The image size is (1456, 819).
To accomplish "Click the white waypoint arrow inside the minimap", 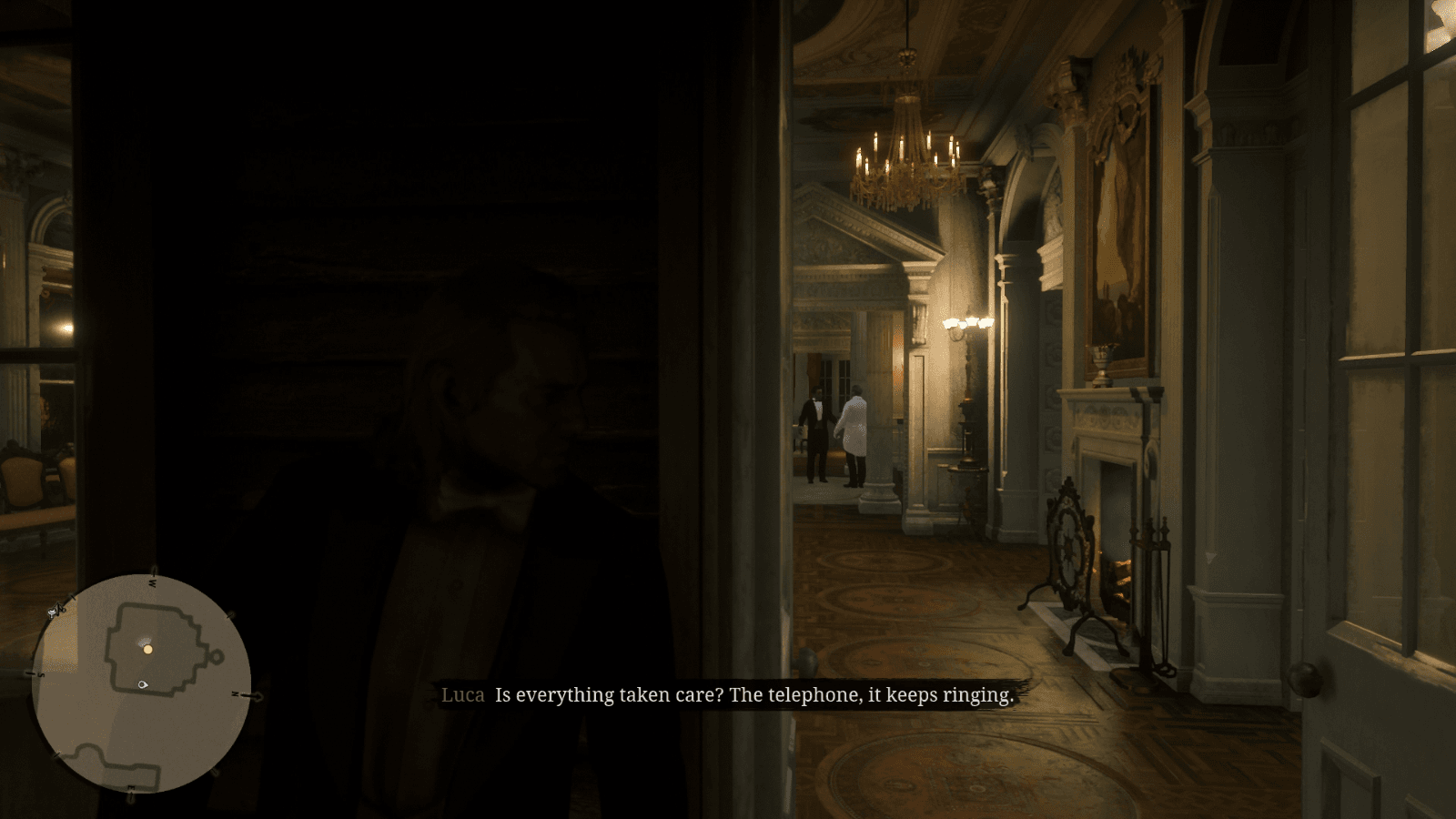I will click(142, 684).
